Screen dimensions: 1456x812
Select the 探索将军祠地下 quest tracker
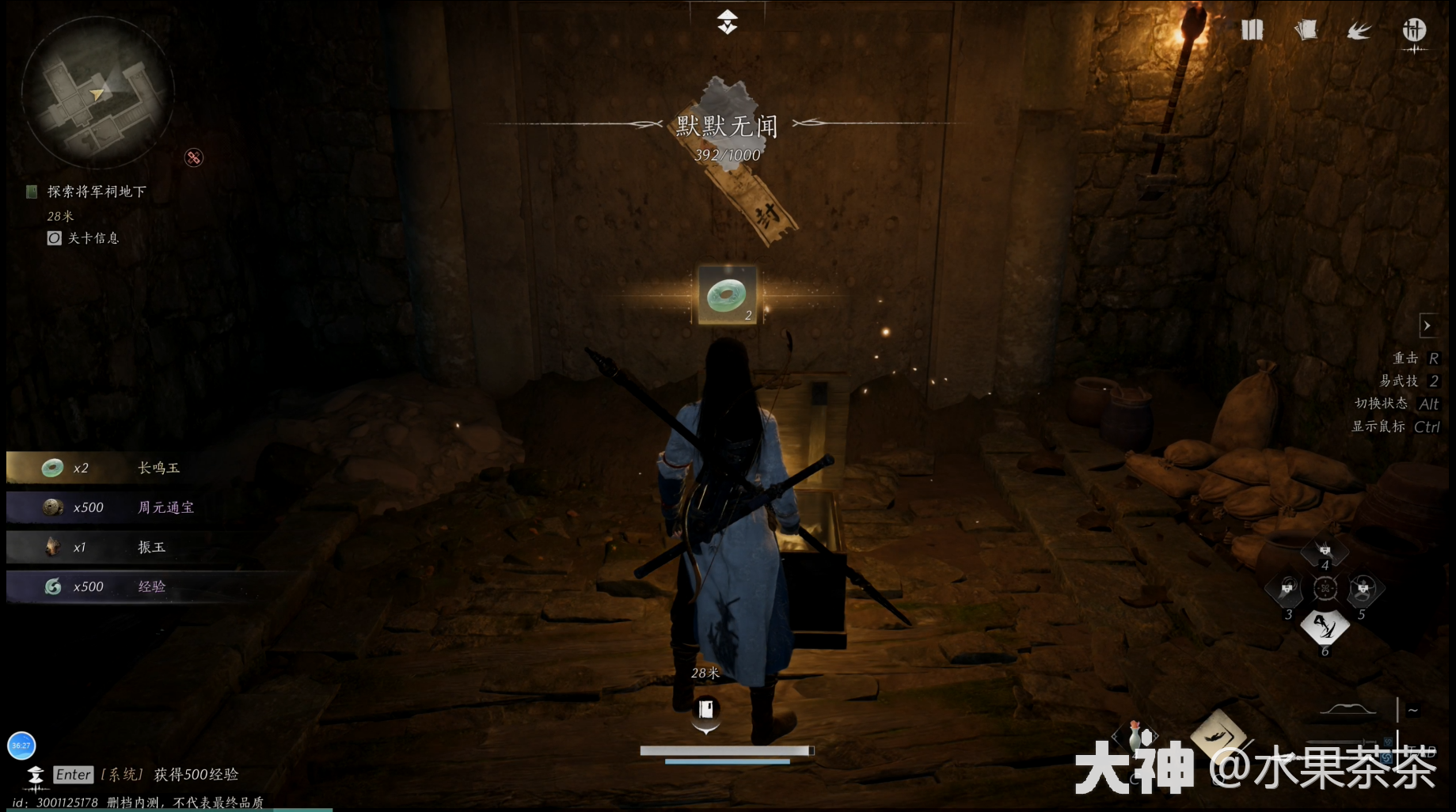(96, 192)
